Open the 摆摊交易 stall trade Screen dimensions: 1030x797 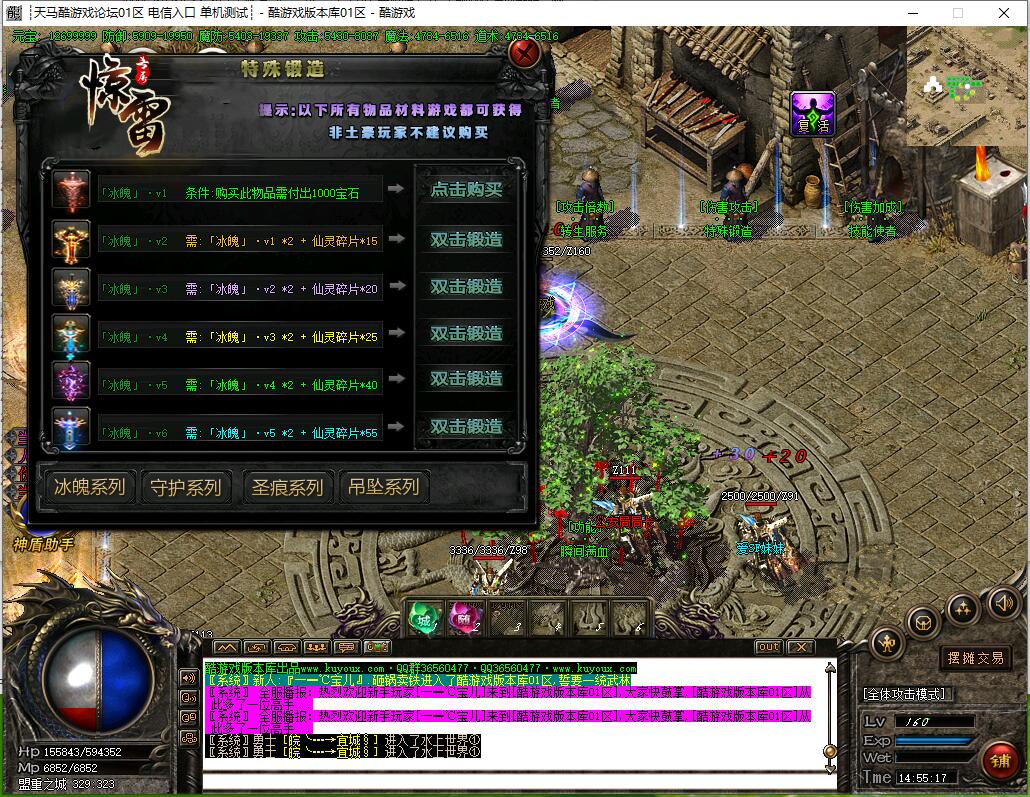(x=976, y=658)
